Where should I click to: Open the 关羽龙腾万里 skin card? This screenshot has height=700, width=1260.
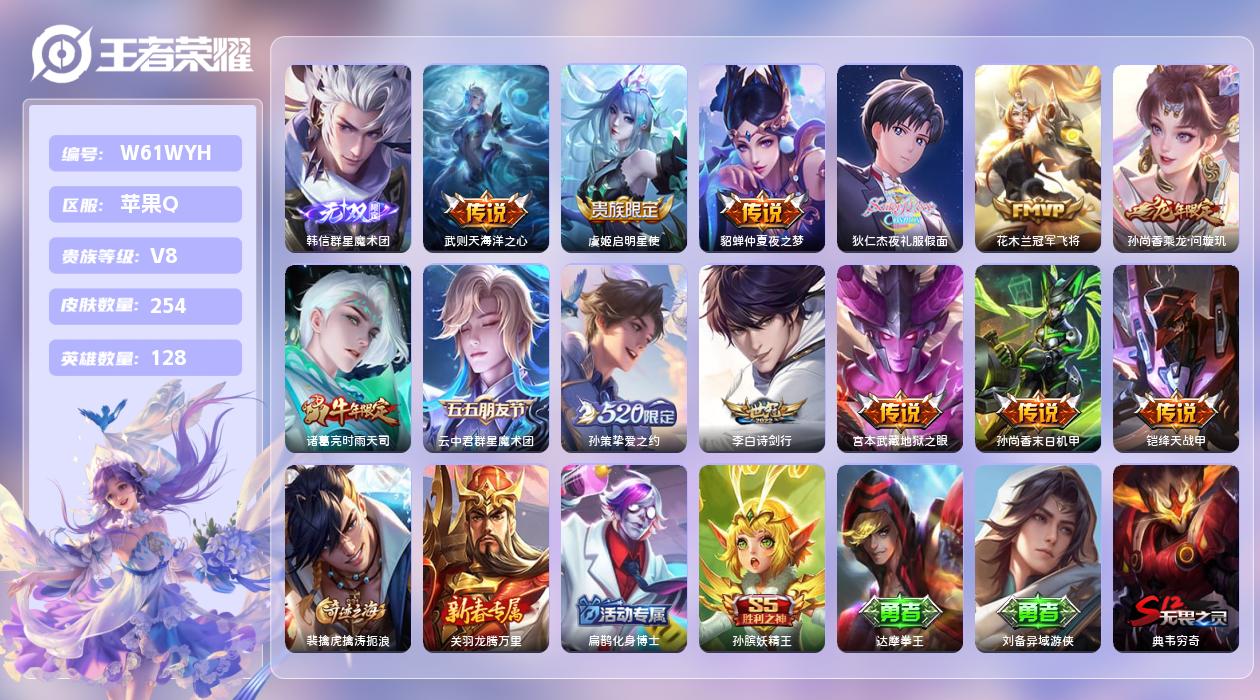click(485, 558)
